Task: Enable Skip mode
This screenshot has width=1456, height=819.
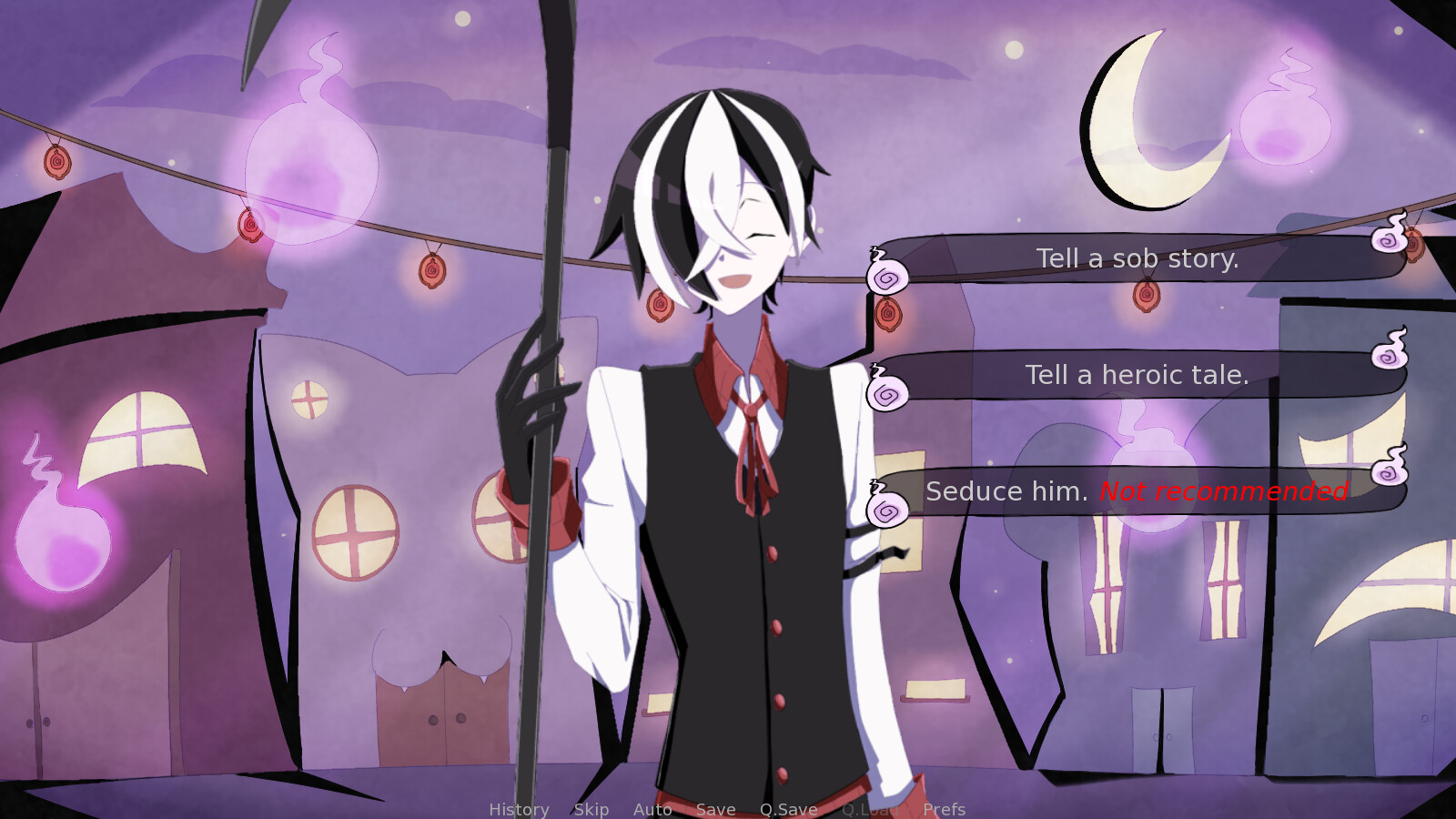Action: tap(591, 810)
